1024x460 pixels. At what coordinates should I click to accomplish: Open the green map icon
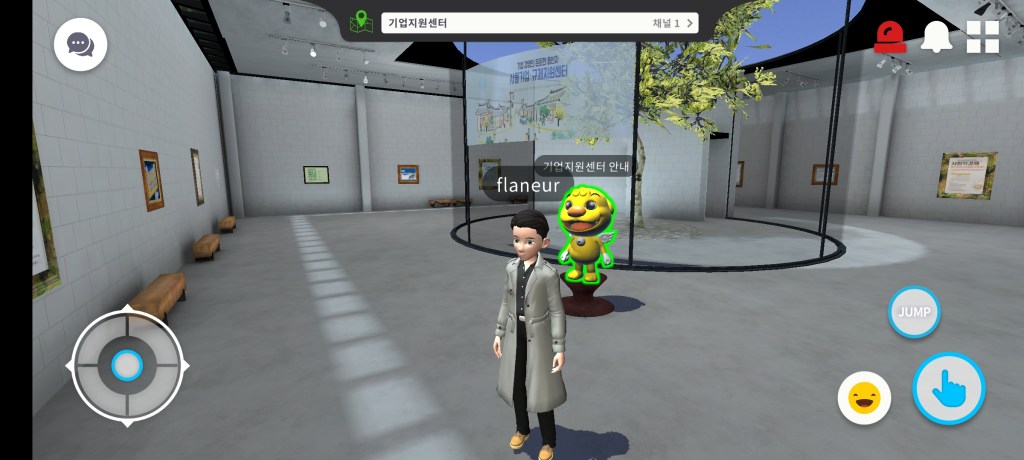coord(361,22)
